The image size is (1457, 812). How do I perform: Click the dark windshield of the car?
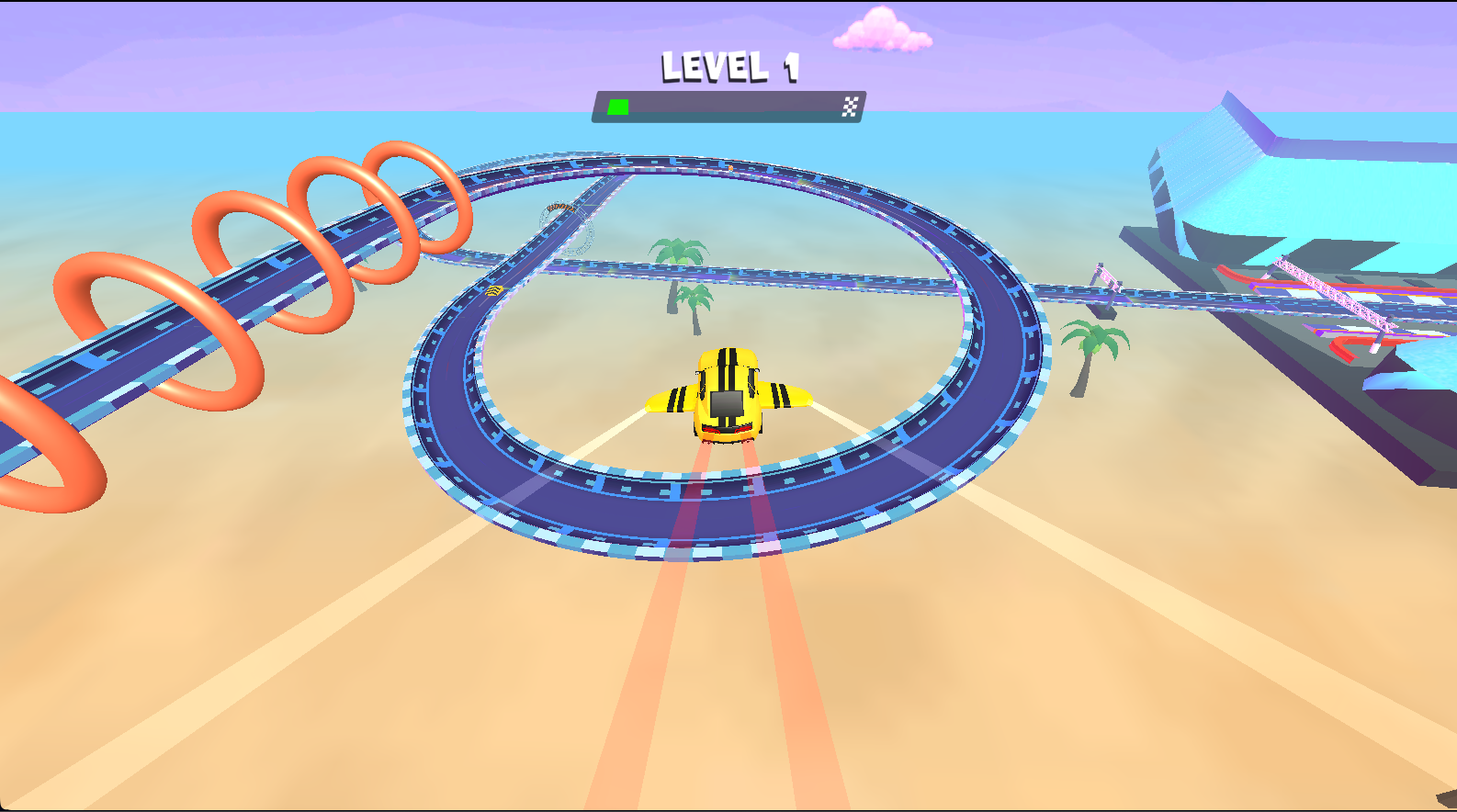[725, 402]
